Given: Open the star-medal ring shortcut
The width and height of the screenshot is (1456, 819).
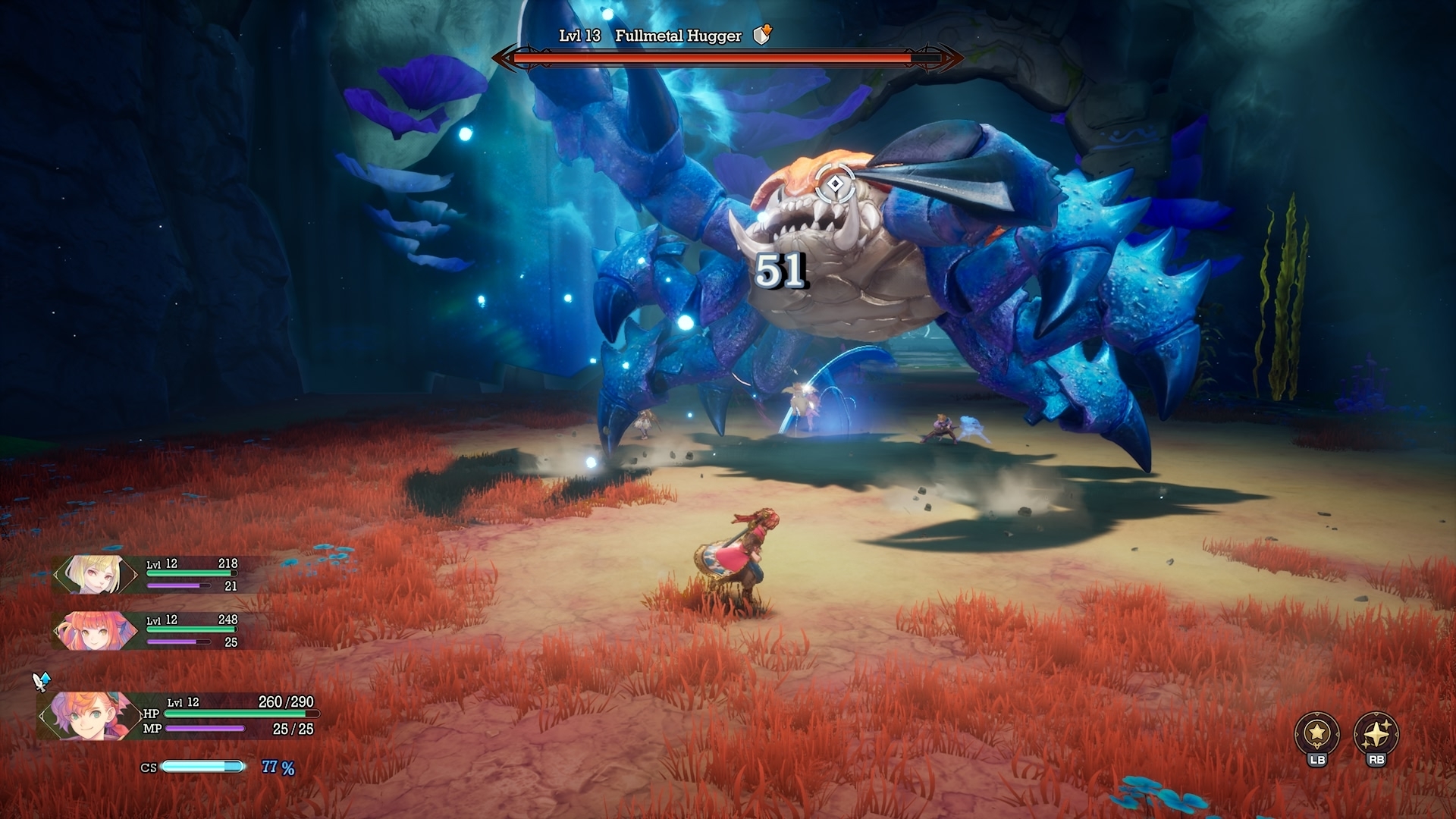Looking at the screenshot, I should click(x=1316, y=733).
